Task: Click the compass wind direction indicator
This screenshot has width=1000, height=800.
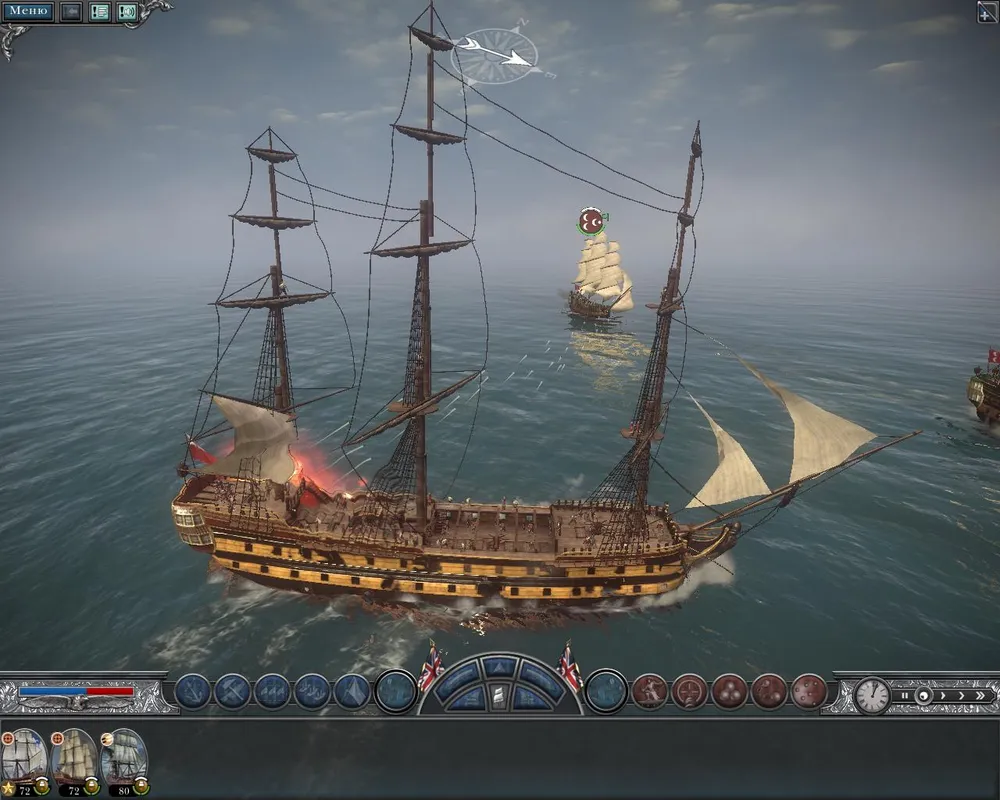Action: [x=496, y=55]
